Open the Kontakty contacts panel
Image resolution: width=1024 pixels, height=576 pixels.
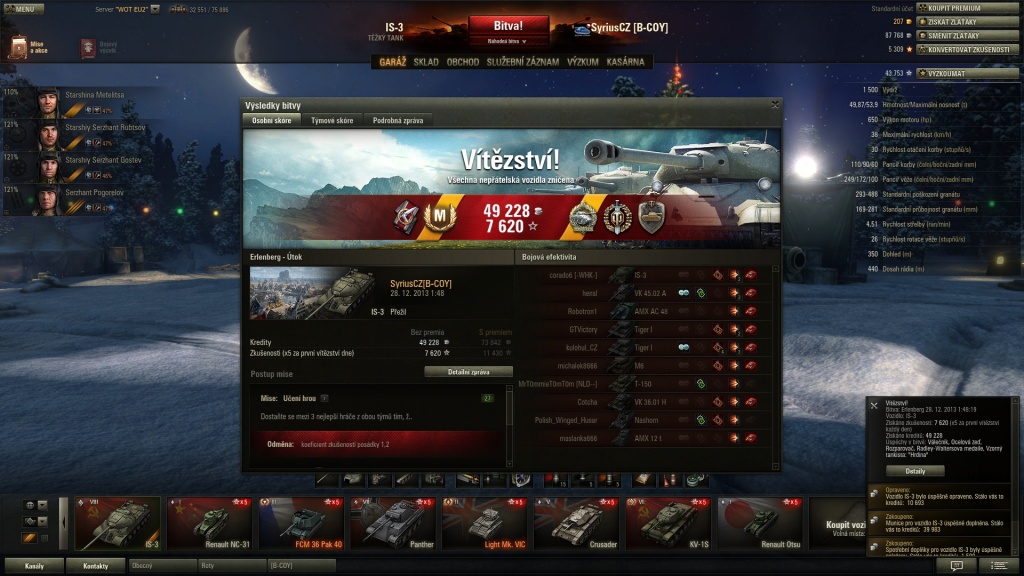coord(95,565)
